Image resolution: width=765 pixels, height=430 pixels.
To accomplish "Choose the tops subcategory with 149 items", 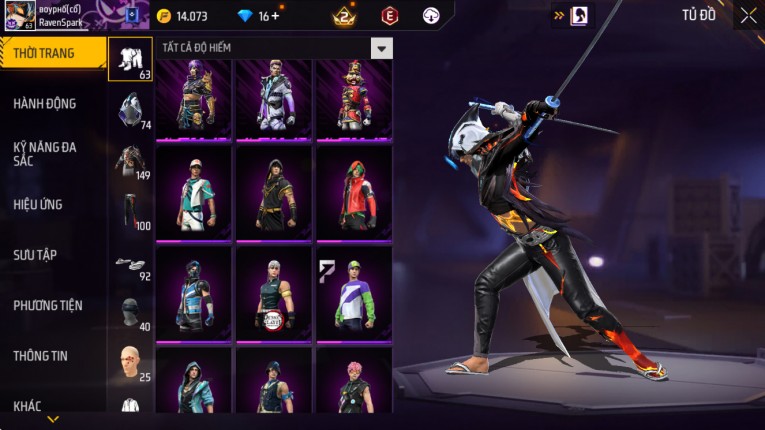I will pyautogui.click(x=131, y=161).
